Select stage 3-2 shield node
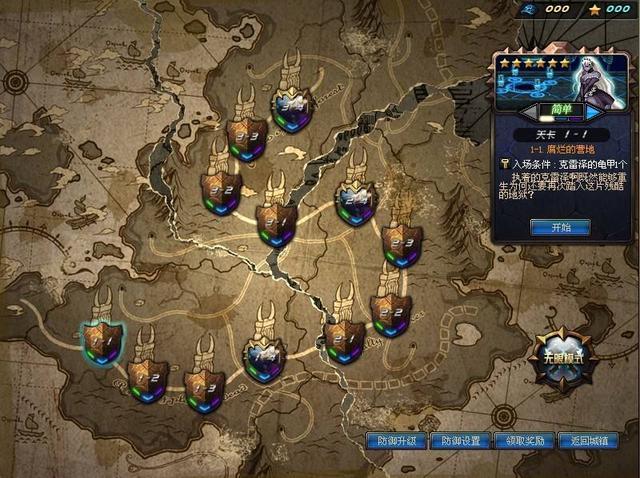Viewport: 640px width, 478px height. pos(221,187)
